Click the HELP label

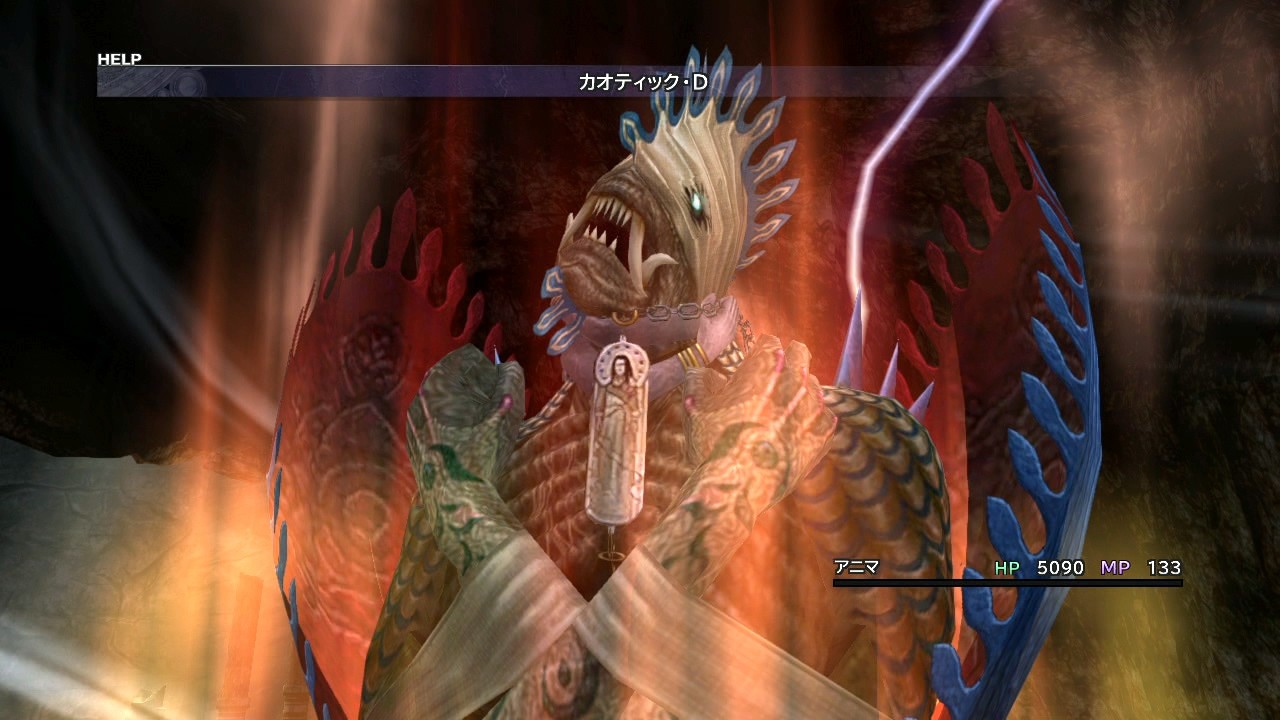coord(120,58)
